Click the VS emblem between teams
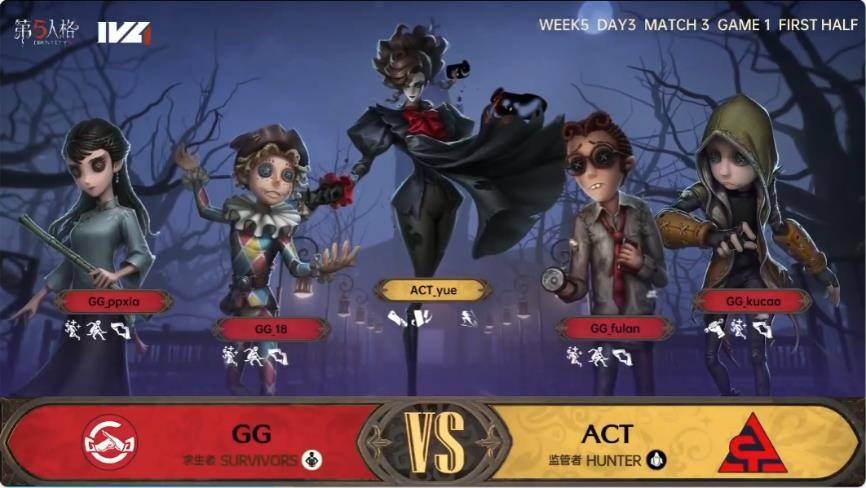Viewport: 866px width, 488px height. click(x=434, y=441)
